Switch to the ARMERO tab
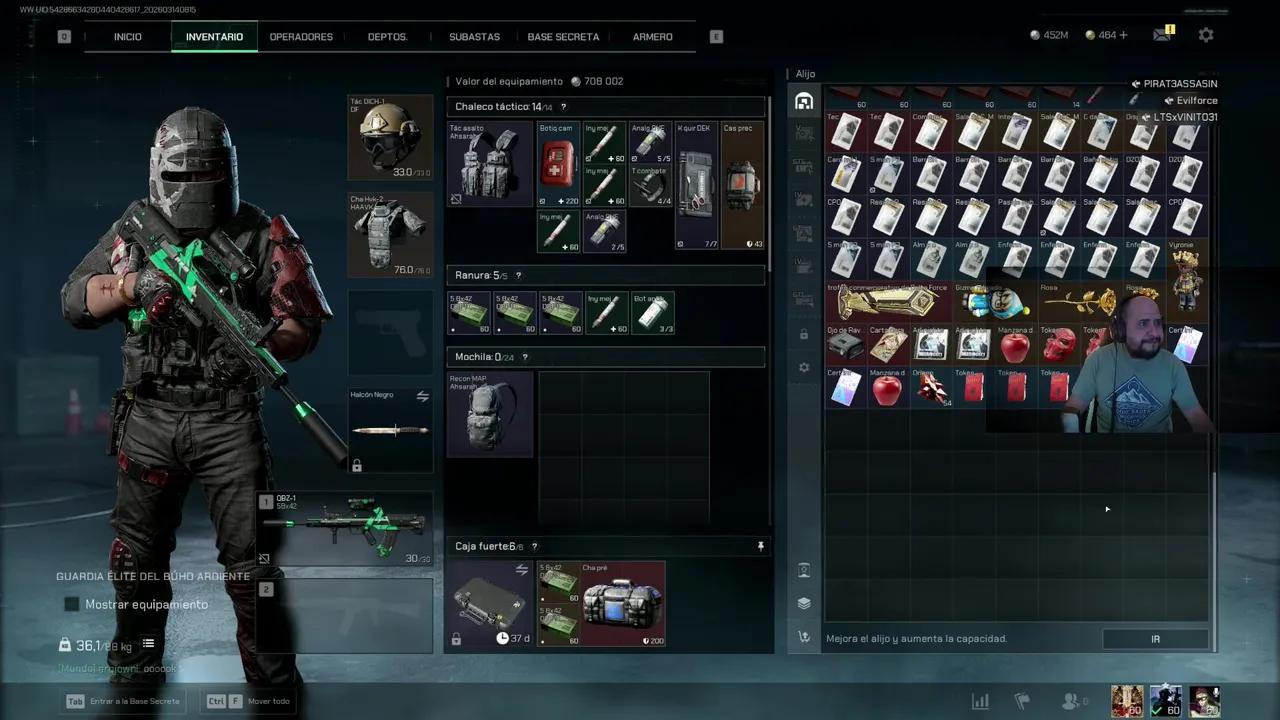This screenshot has width=1280, height=720. click(x=652, y=37)
